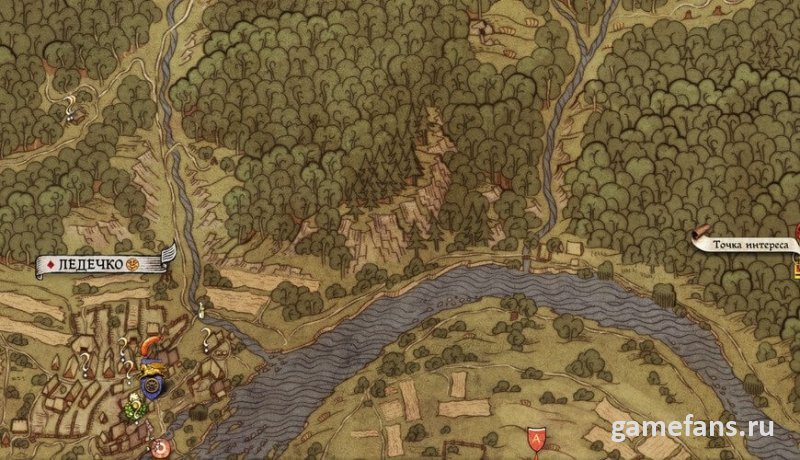Click the red shield marker labeled A
This screenshot has width=800, height=460.
click(536, 437)
